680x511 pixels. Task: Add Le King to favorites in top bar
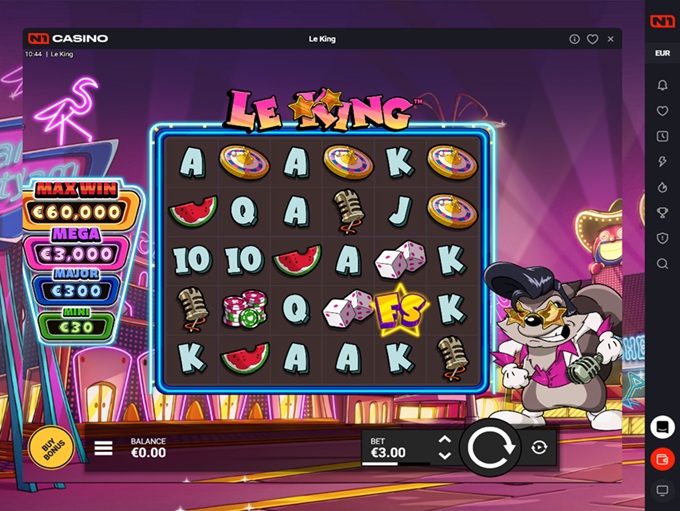click(x=592, y=39)
